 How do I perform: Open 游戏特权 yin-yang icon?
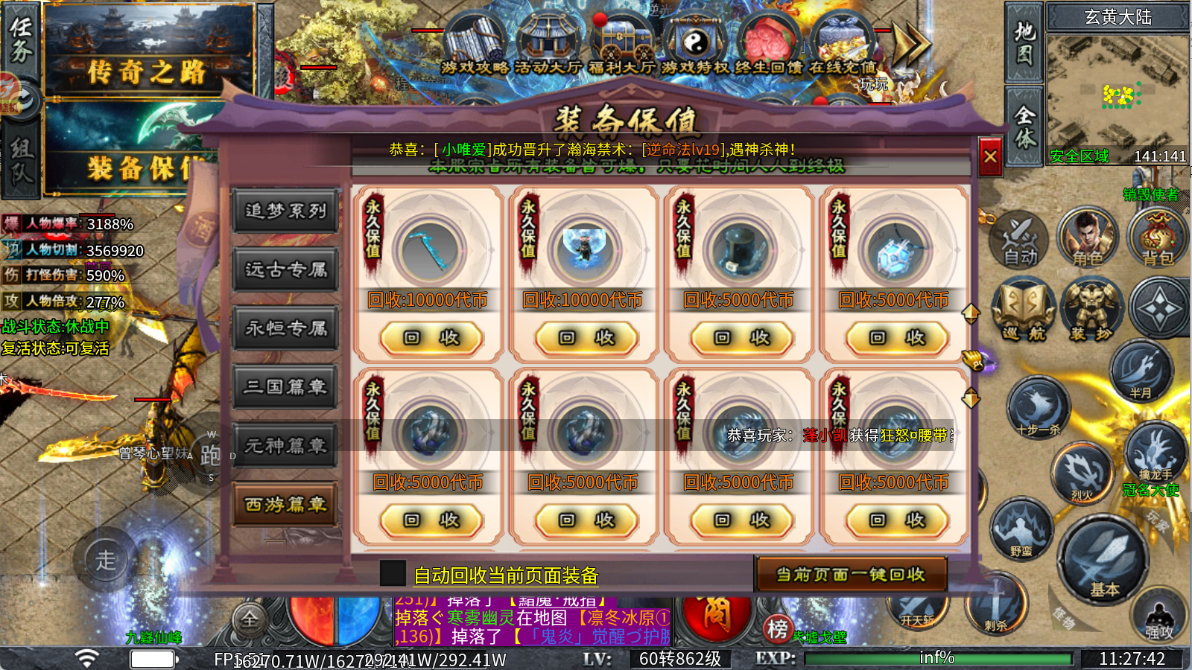tap(695, 43)
